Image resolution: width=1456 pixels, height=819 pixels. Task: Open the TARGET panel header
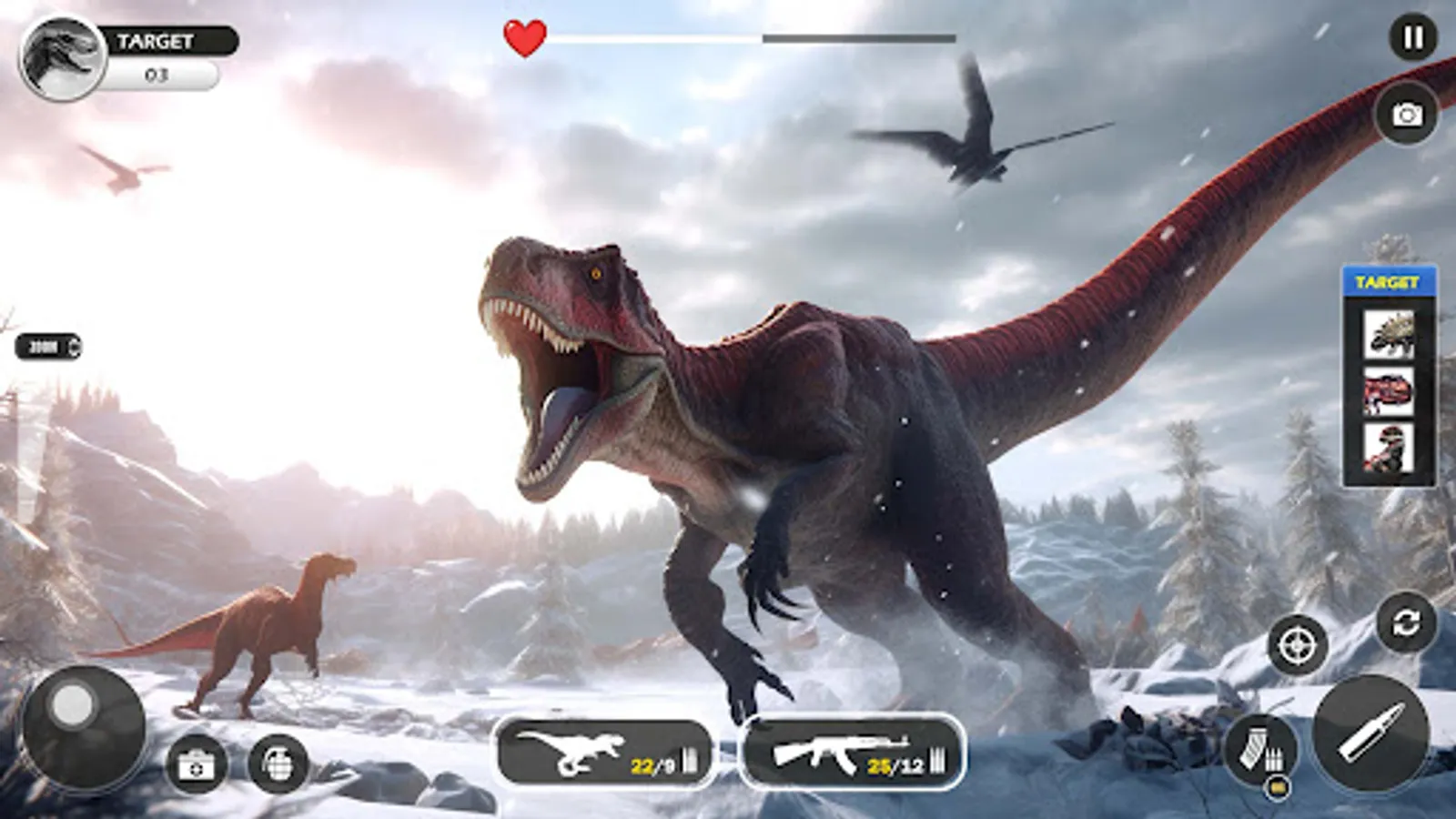(1390, 281)
